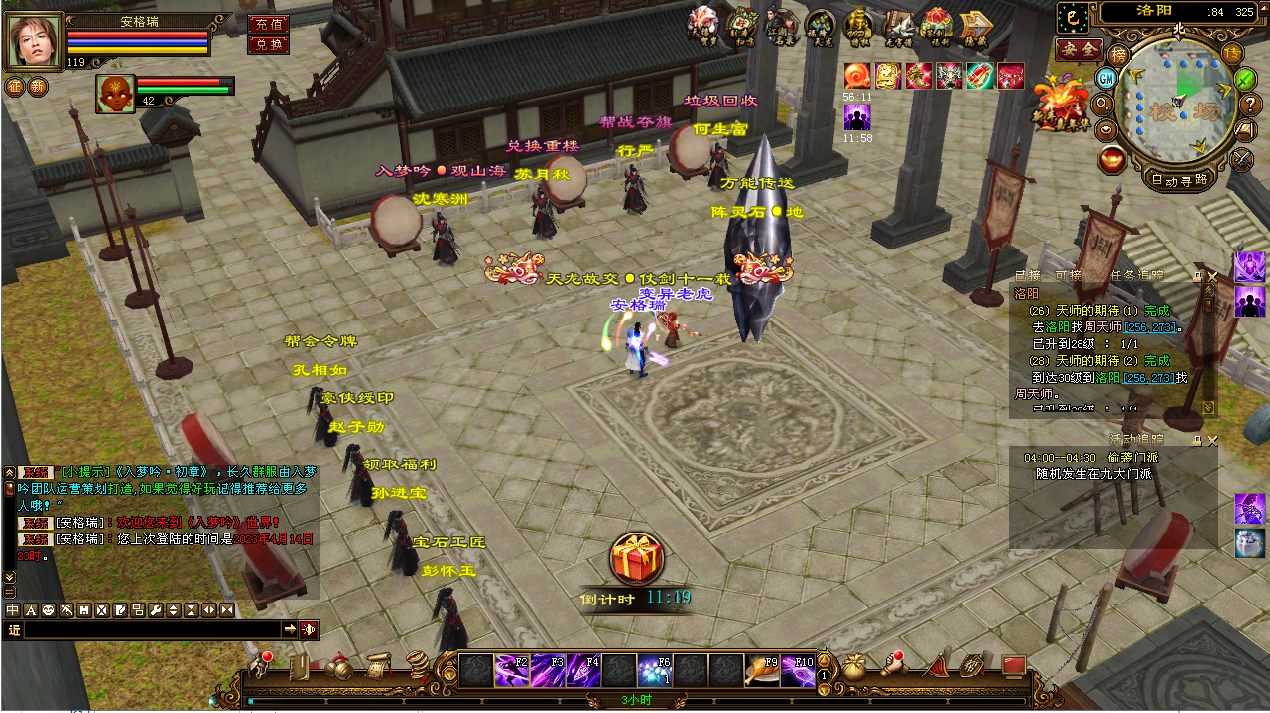1270x713 pixels.
Task: Click the 洛阳 minimap
Action: (1178, 105)
